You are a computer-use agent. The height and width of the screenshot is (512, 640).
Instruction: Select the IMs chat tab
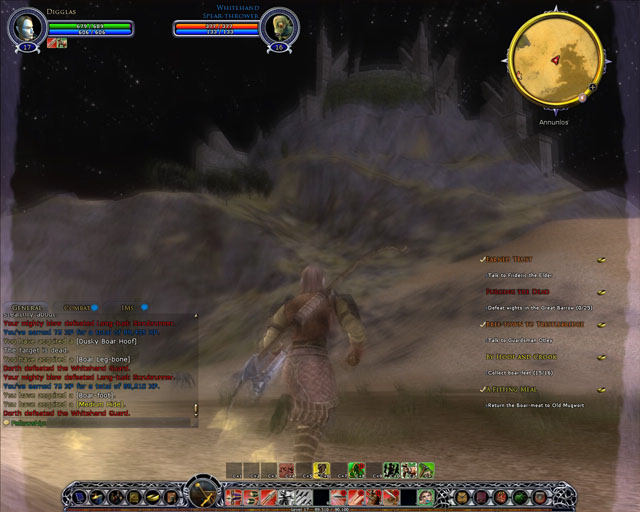tap(128, 307)
